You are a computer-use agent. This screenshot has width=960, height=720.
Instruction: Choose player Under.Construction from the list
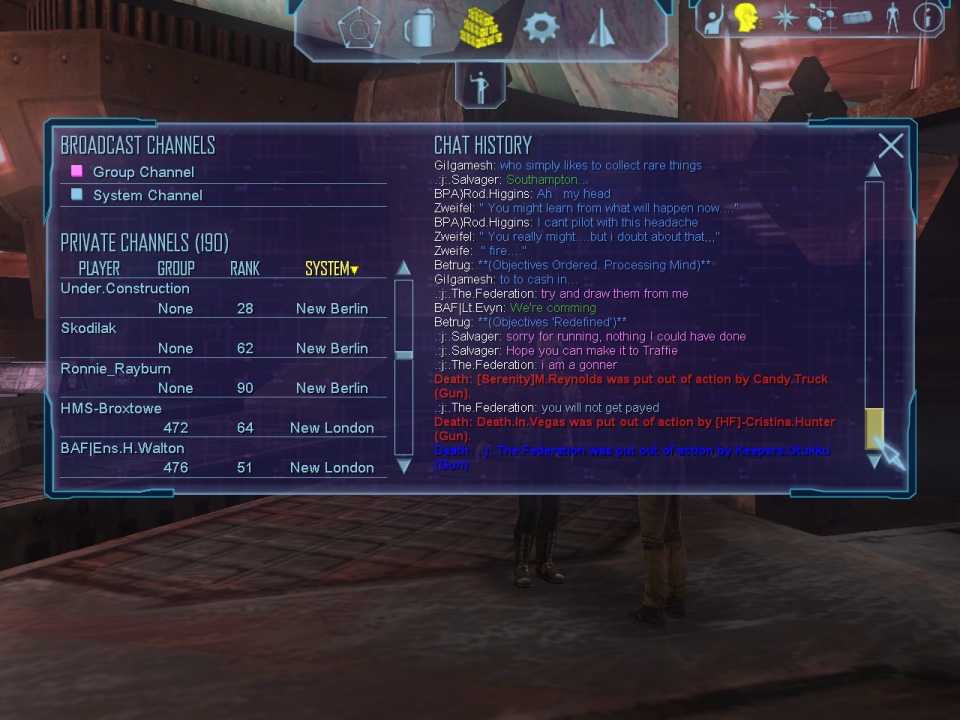coord(125,288)
